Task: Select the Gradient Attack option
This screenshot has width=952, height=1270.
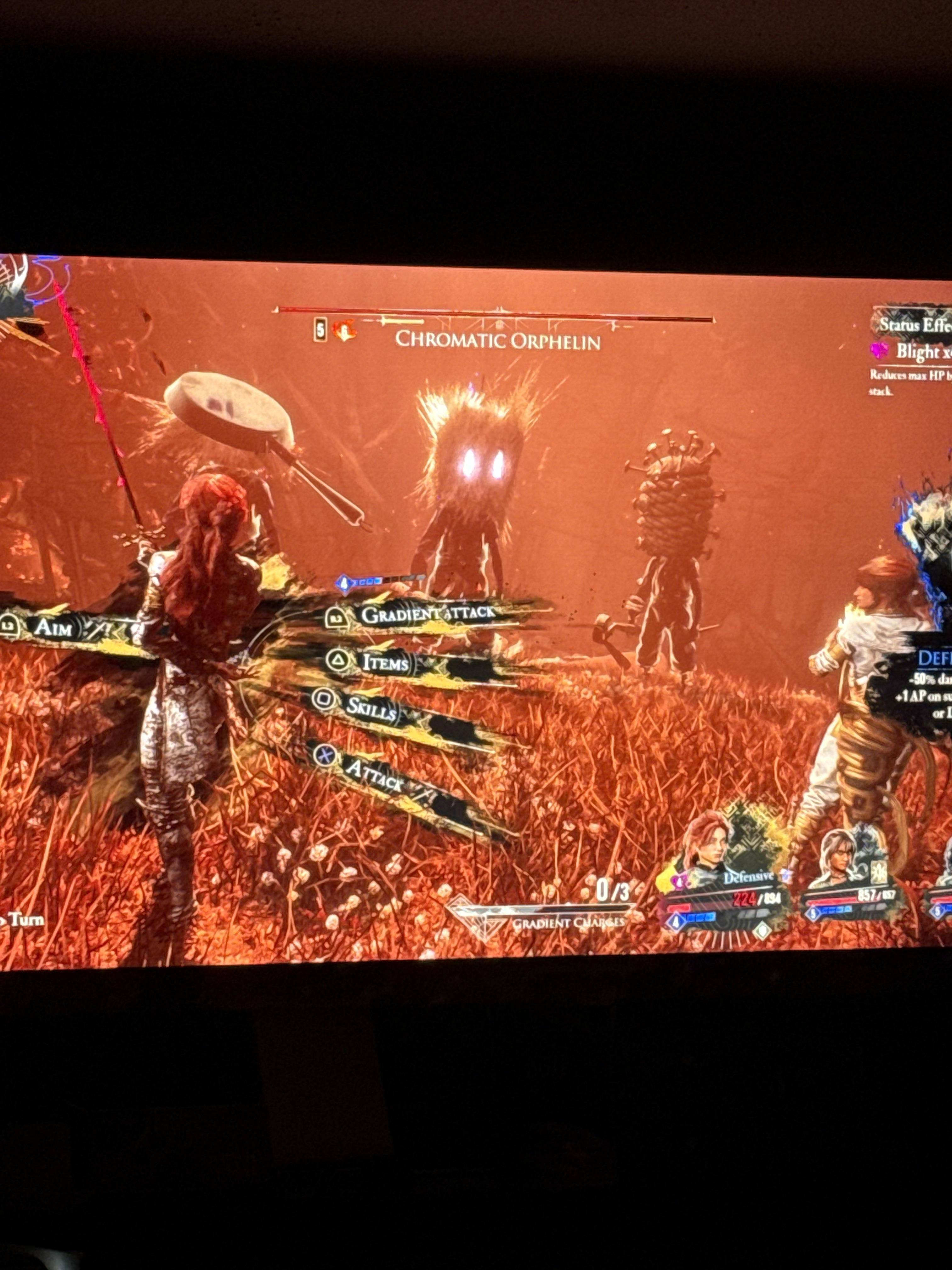Action: tap(427, 614)
